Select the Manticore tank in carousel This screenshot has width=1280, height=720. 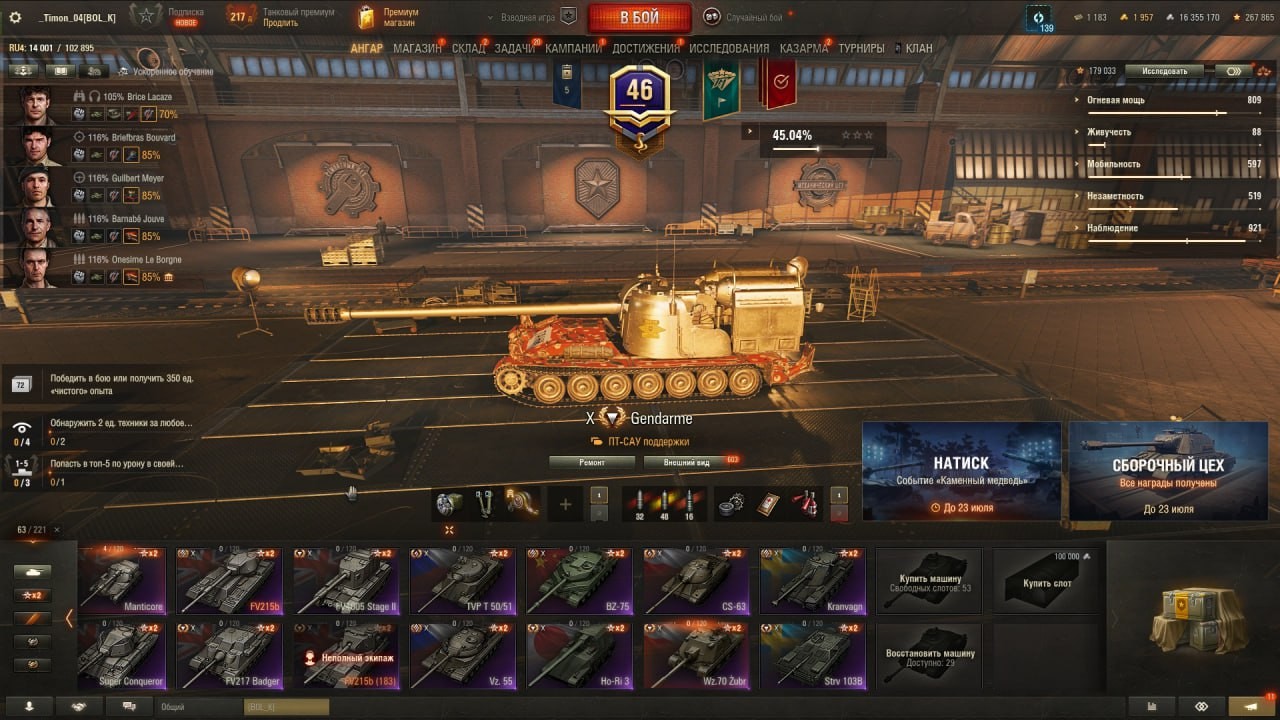[x=122, y=579]
